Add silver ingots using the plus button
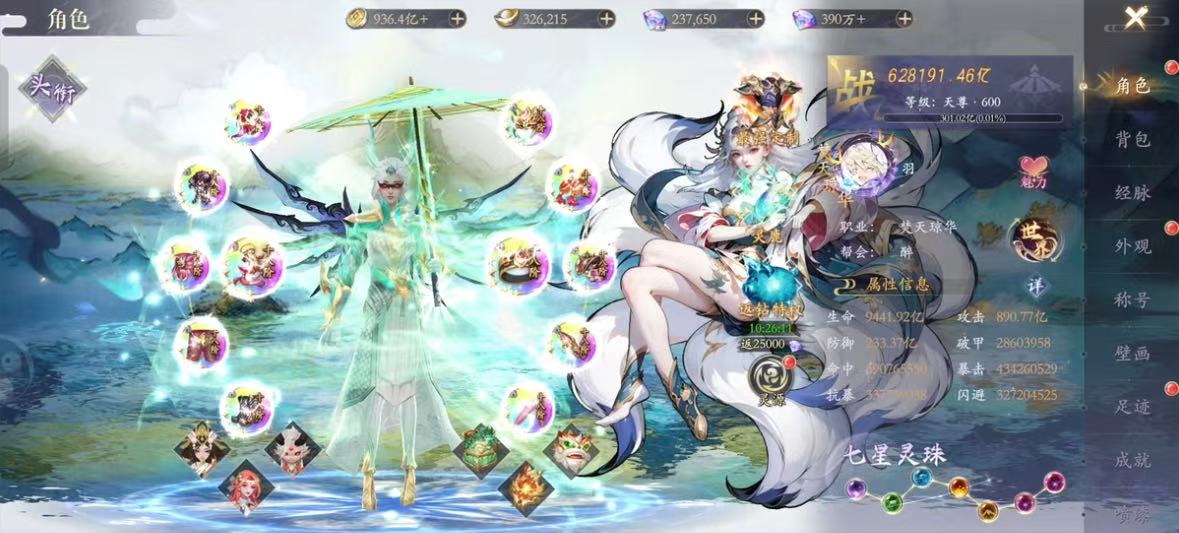 tap(606, 18)
